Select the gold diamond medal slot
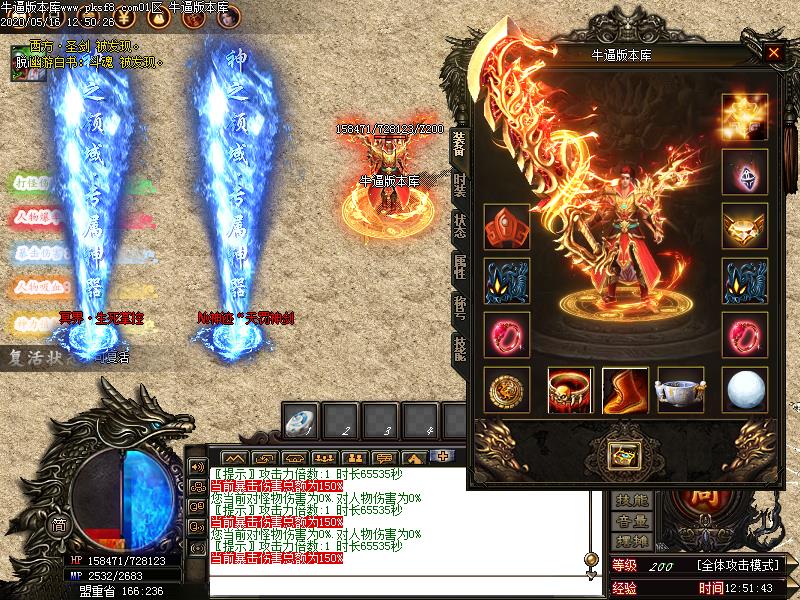This screenshot has height=600, width=800. click(744, 227)
